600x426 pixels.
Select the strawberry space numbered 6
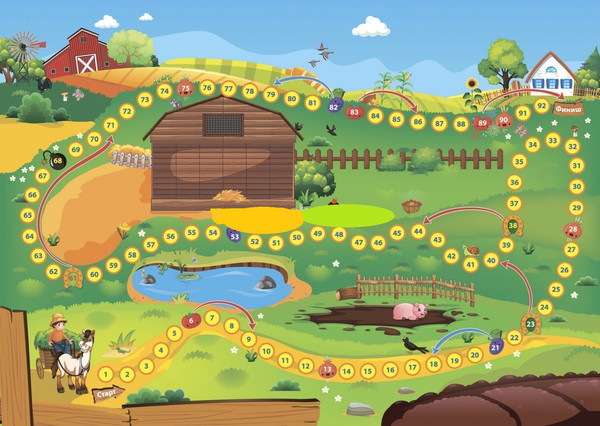coord(191,320)
